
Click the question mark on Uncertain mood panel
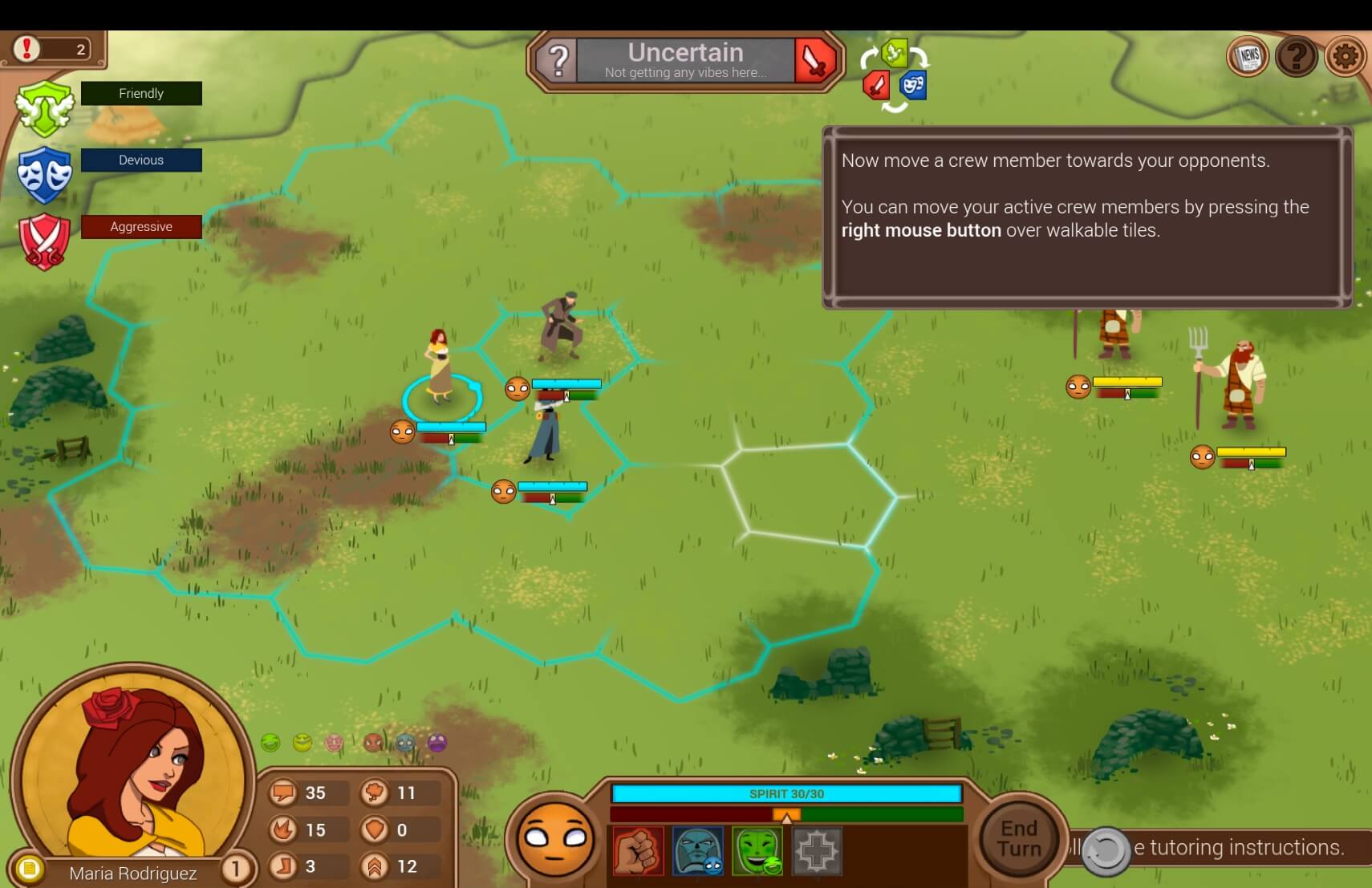tap(558, 60)
